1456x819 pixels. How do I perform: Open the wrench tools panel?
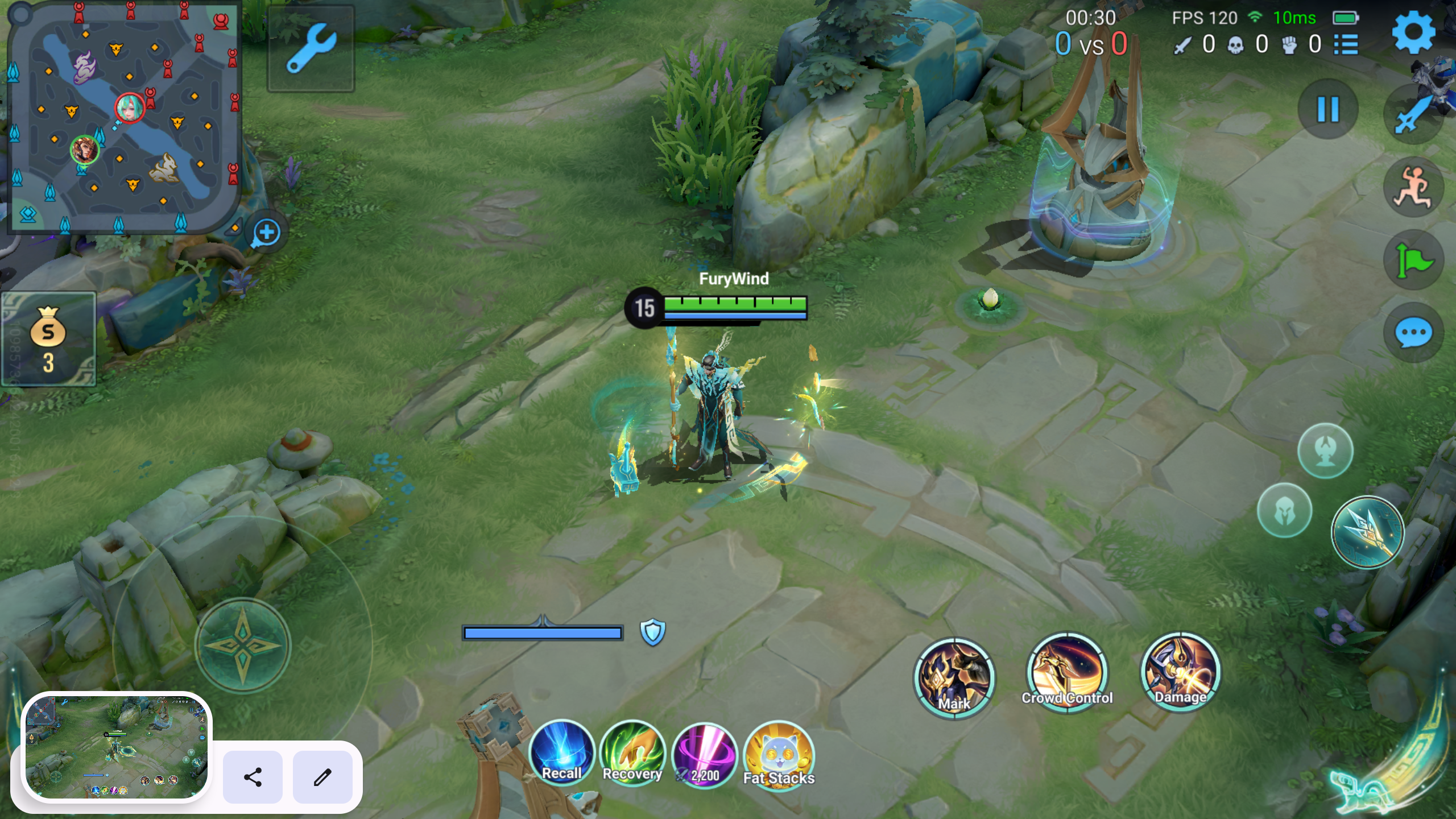[311, 48]
